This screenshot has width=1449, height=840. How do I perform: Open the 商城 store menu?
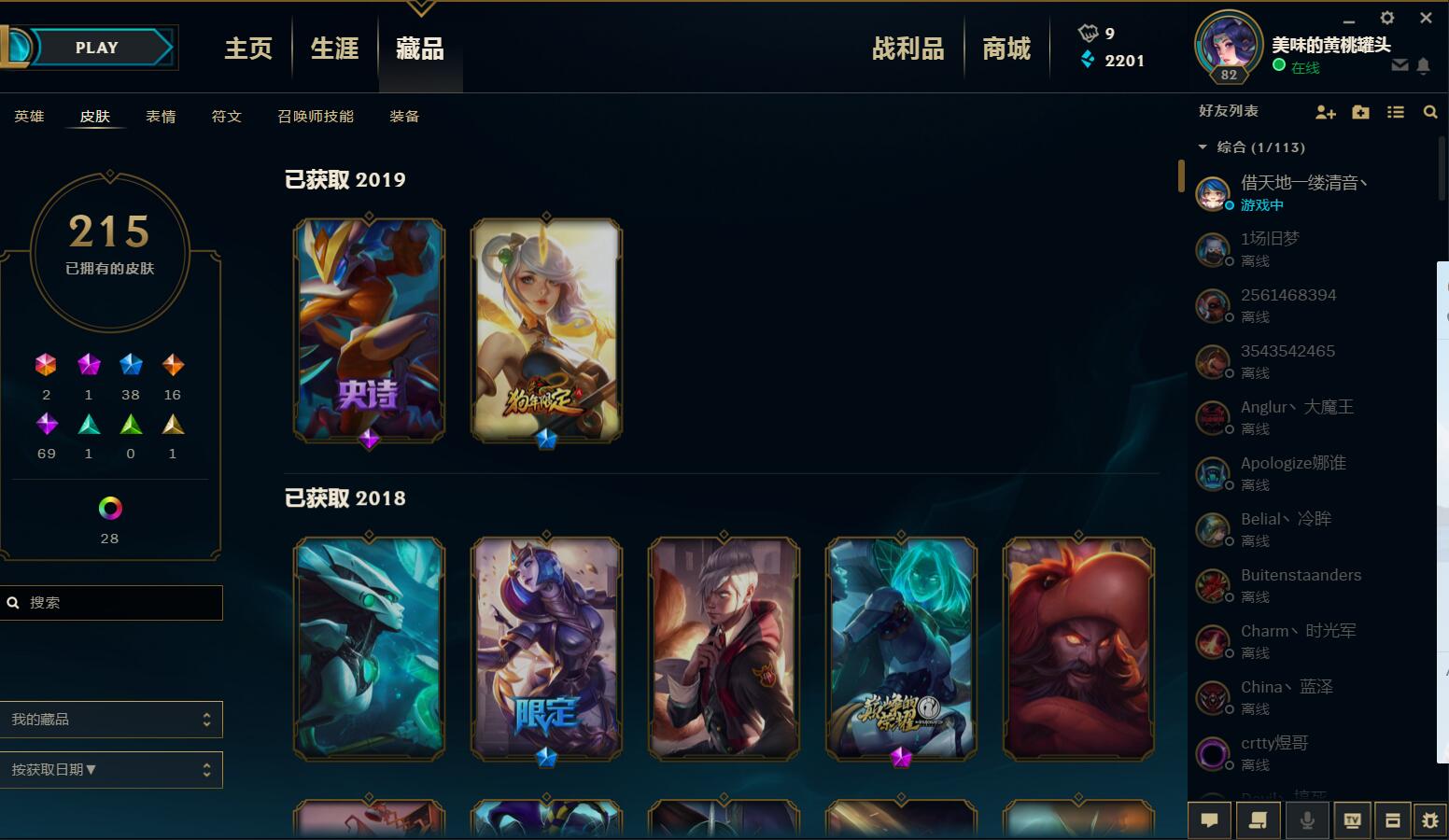(x=1006, y=48)
